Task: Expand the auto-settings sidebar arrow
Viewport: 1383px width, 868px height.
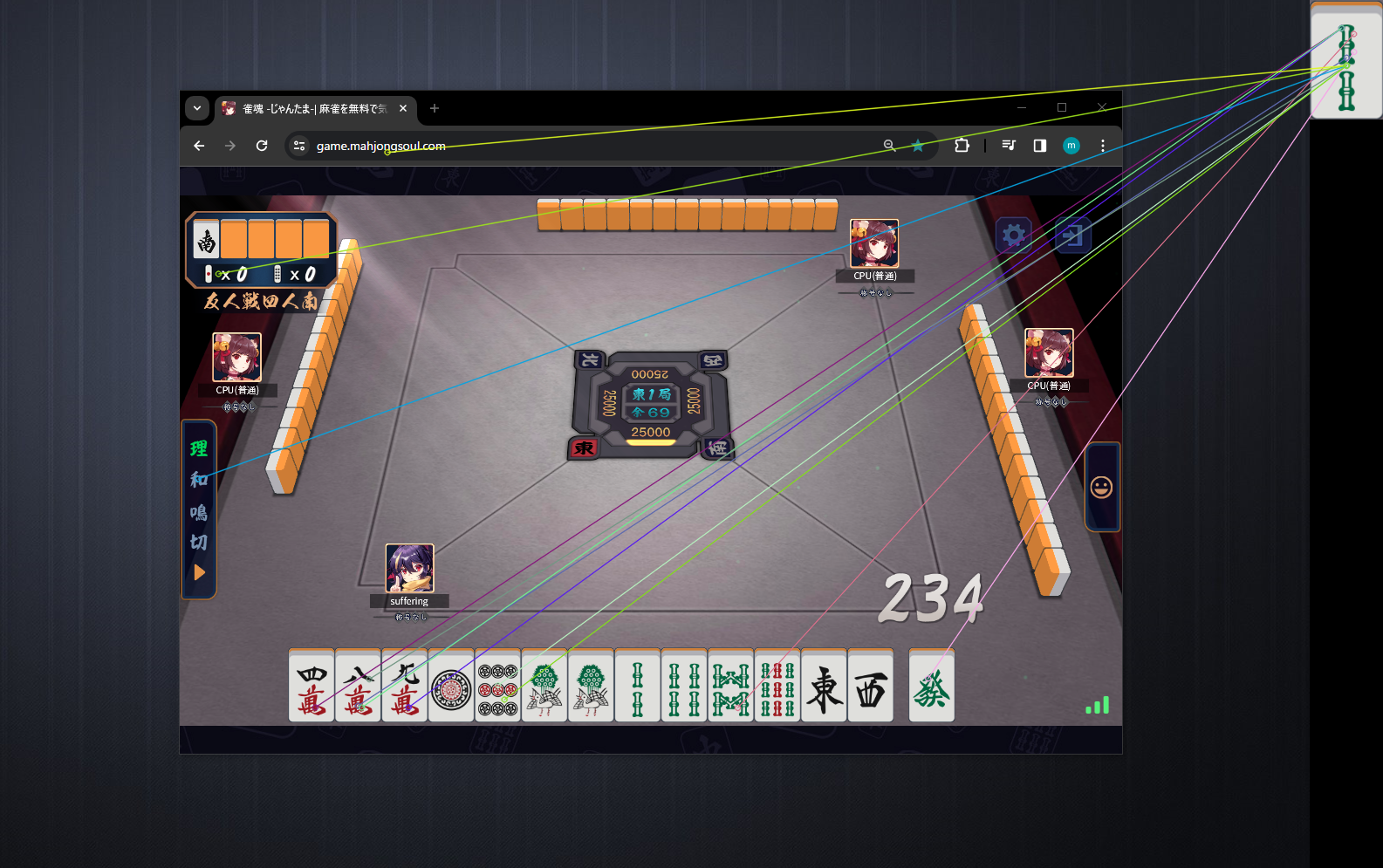Action: (x=199, y=572)
